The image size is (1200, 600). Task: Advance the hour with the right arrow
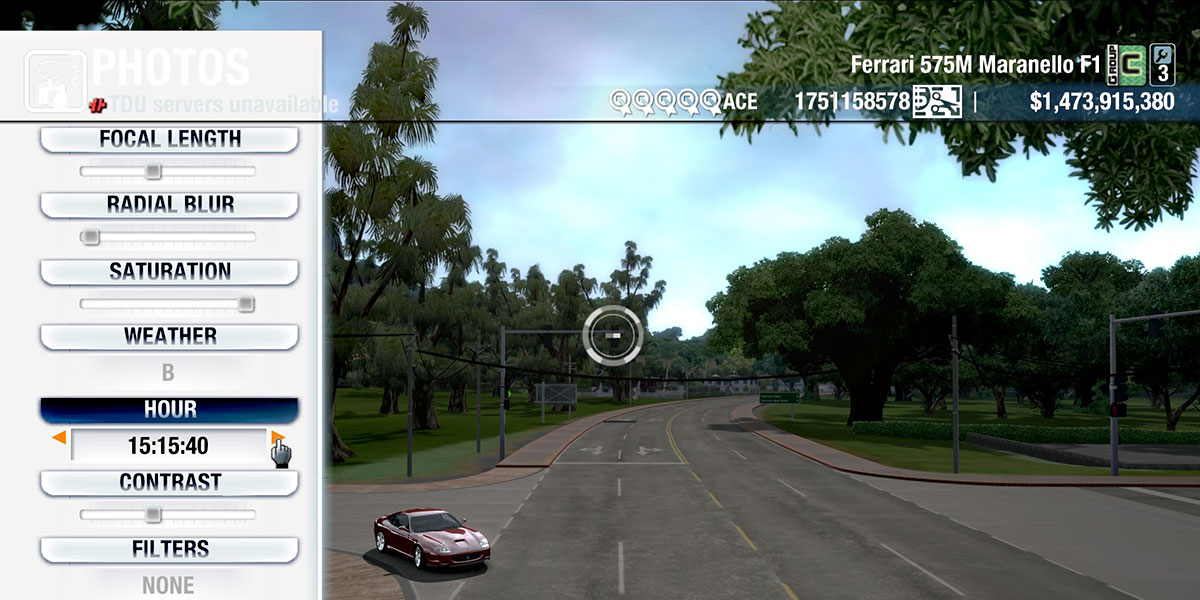277,438
